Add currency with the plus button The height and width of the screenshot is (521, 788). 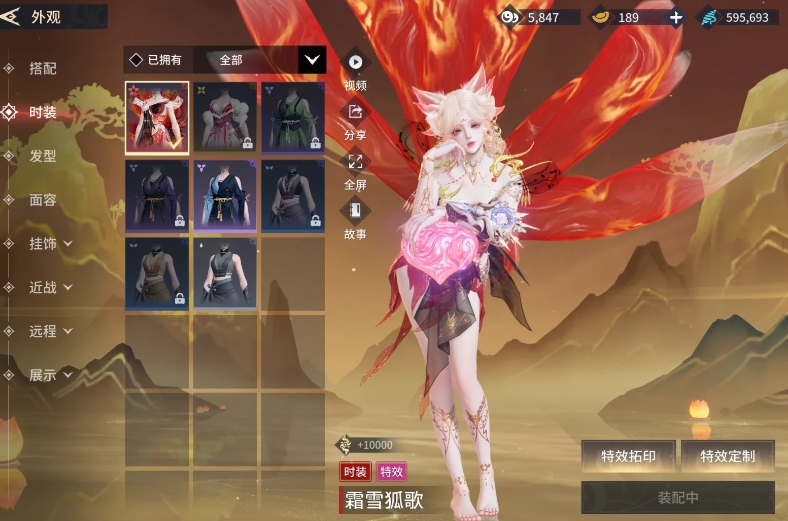(676, 17)
